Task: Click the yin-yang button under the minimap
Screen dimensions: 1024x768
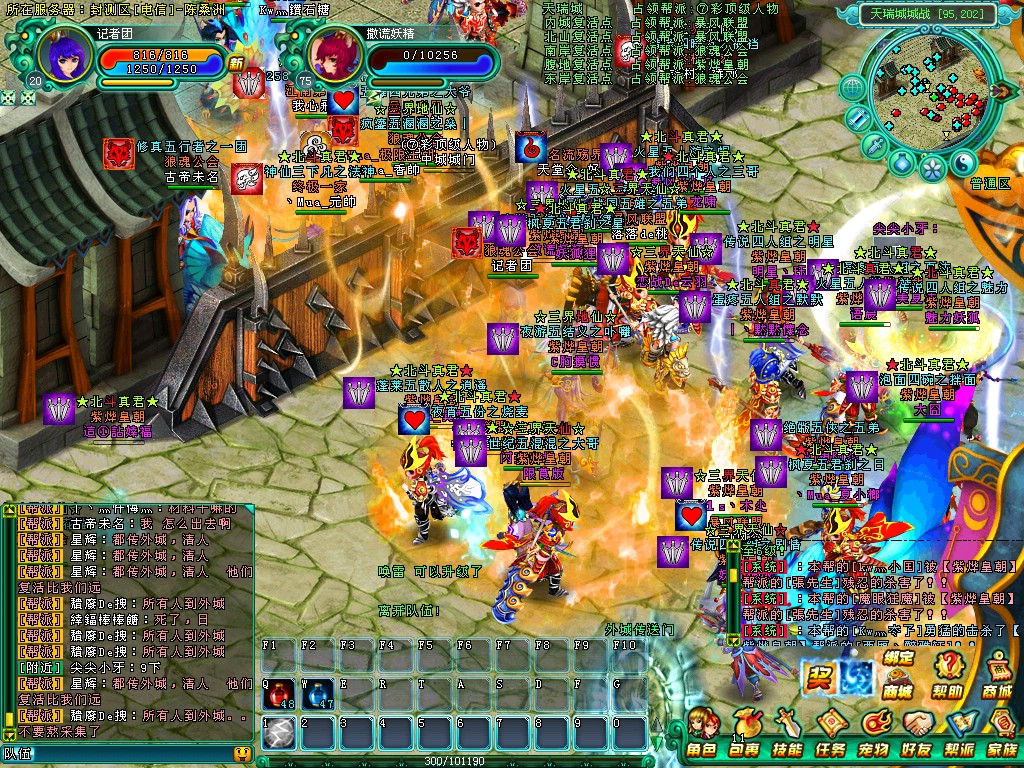Action: (963, 161)
